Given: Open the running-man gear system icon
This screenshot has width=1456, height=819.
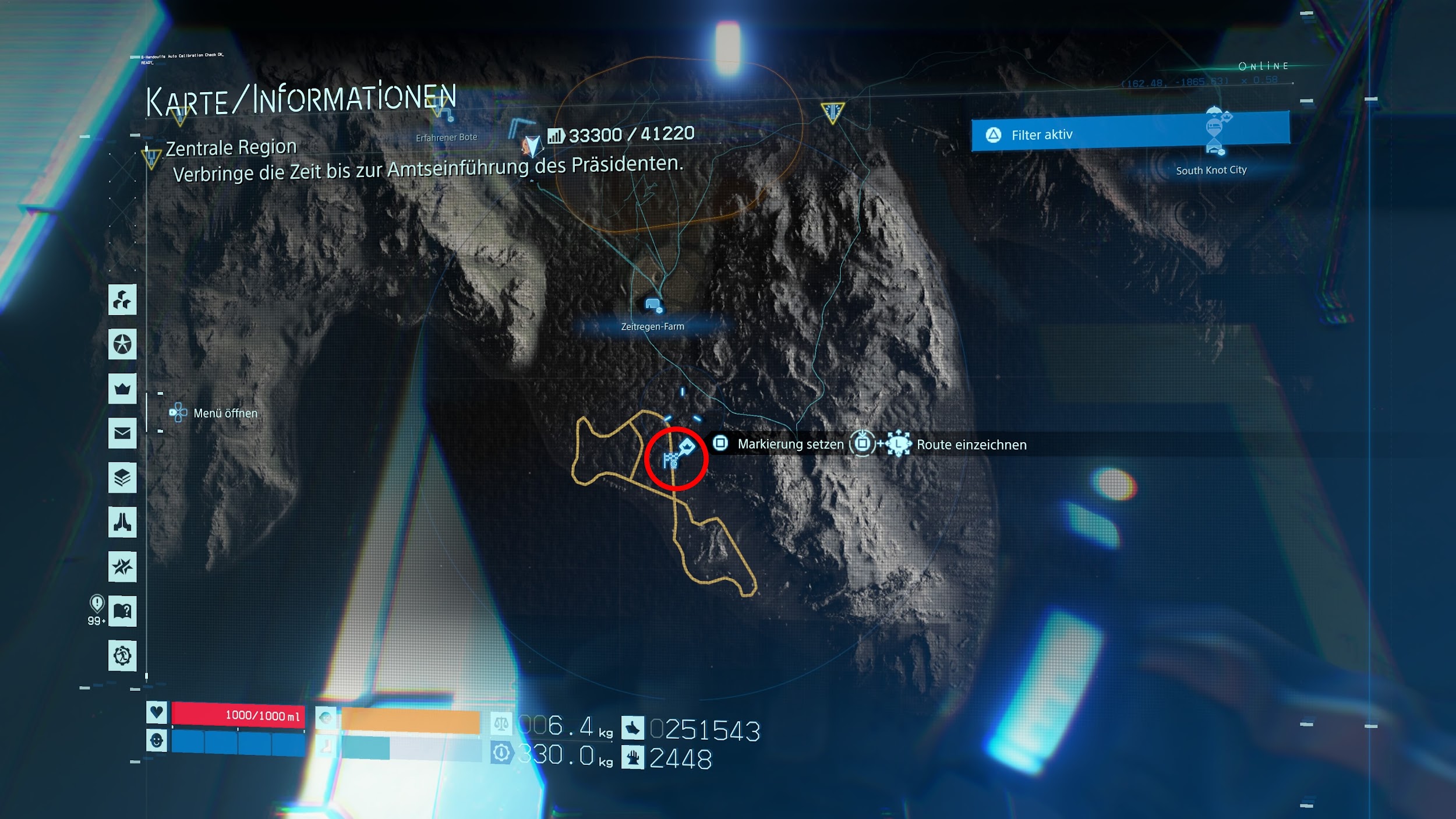Looking at the screenshot, I should tap(122, 655).
